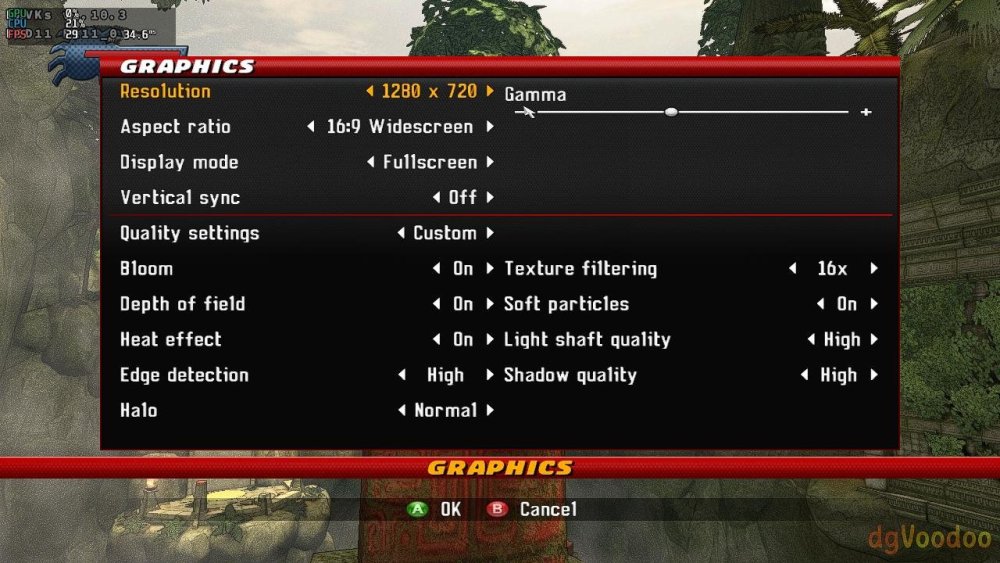
Task: Select the Resolution setting row
Action: click(165, 91)
